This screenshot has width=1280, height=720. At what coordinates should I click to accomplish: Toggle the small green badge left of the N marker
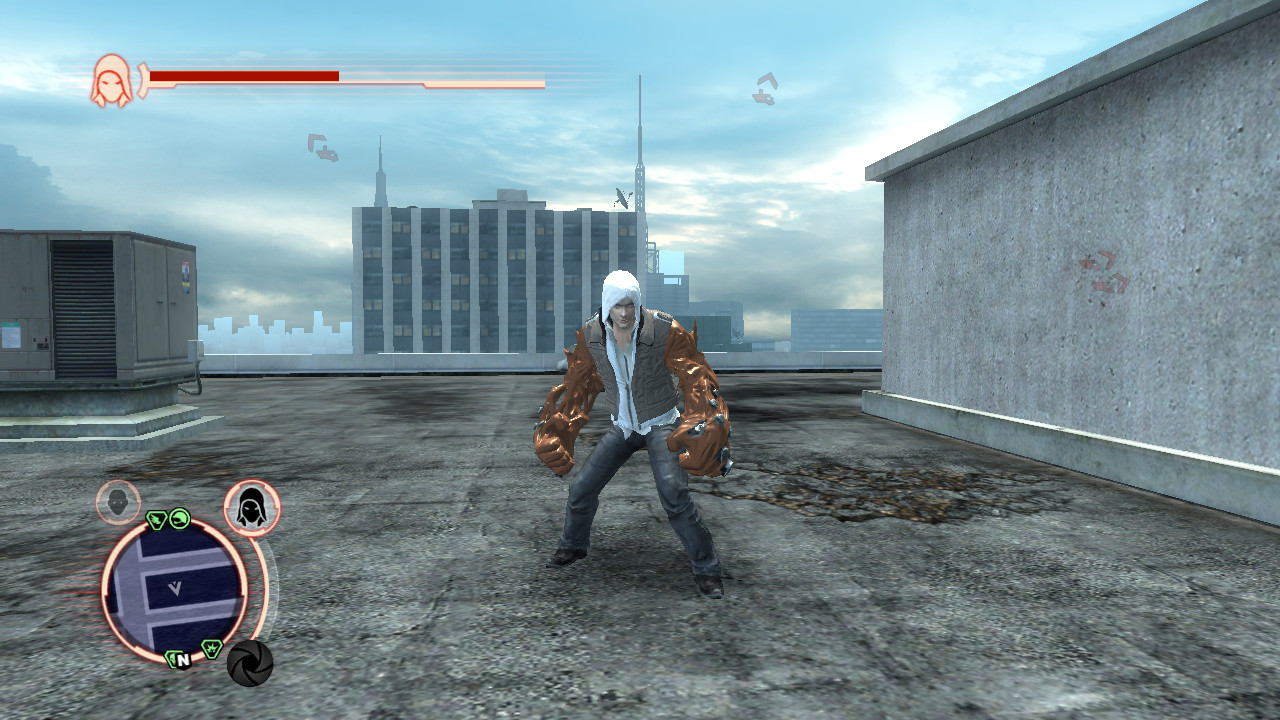(172, 659)
